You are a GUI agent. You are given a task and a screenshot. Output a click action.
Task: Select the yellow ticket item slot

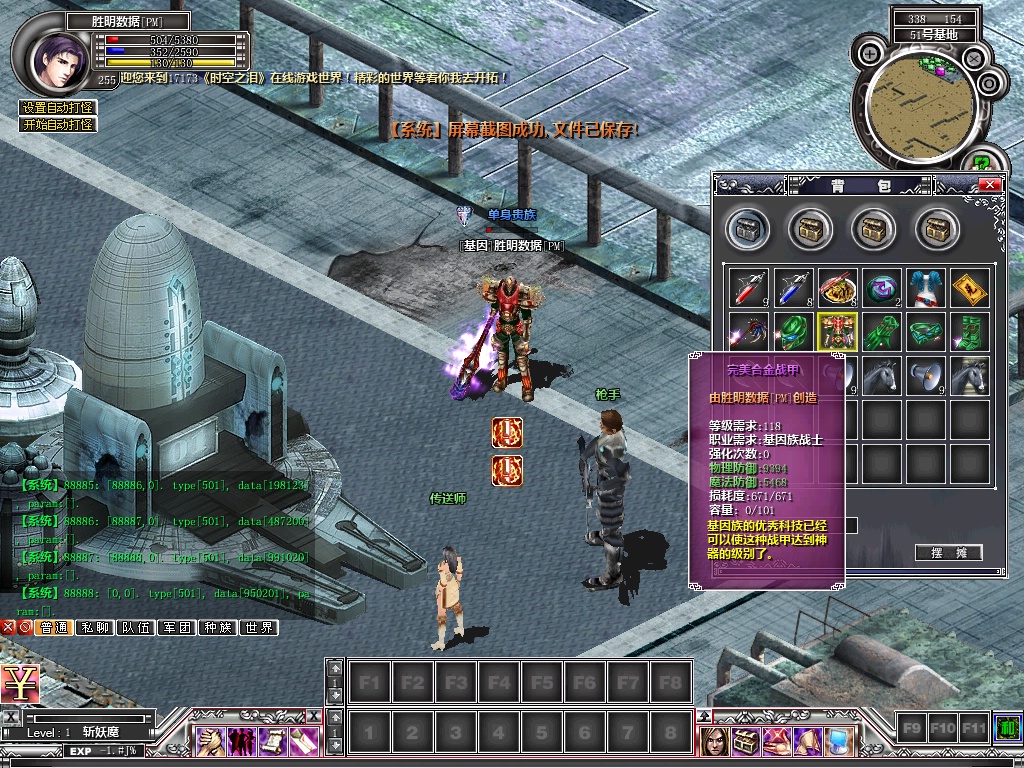pos(969,288)
